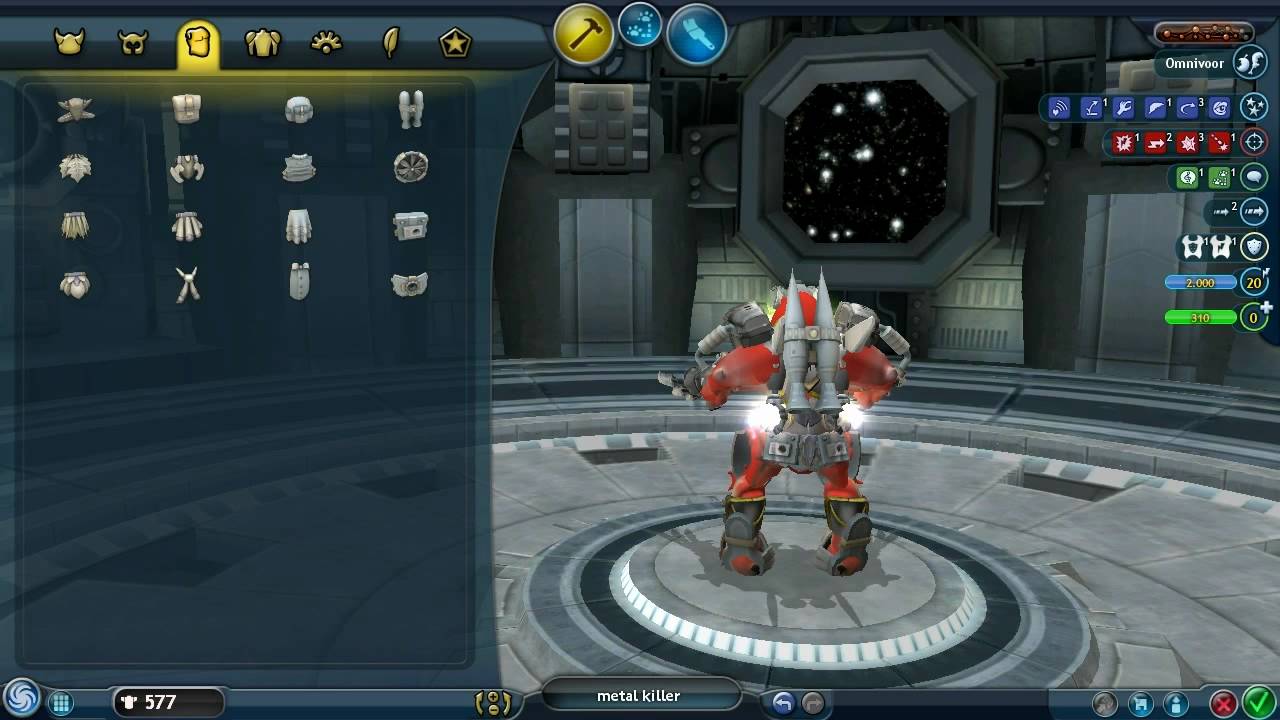The image size is (1280, 720).
Task: Open the star badge tab
Action: tap(455, 43)
